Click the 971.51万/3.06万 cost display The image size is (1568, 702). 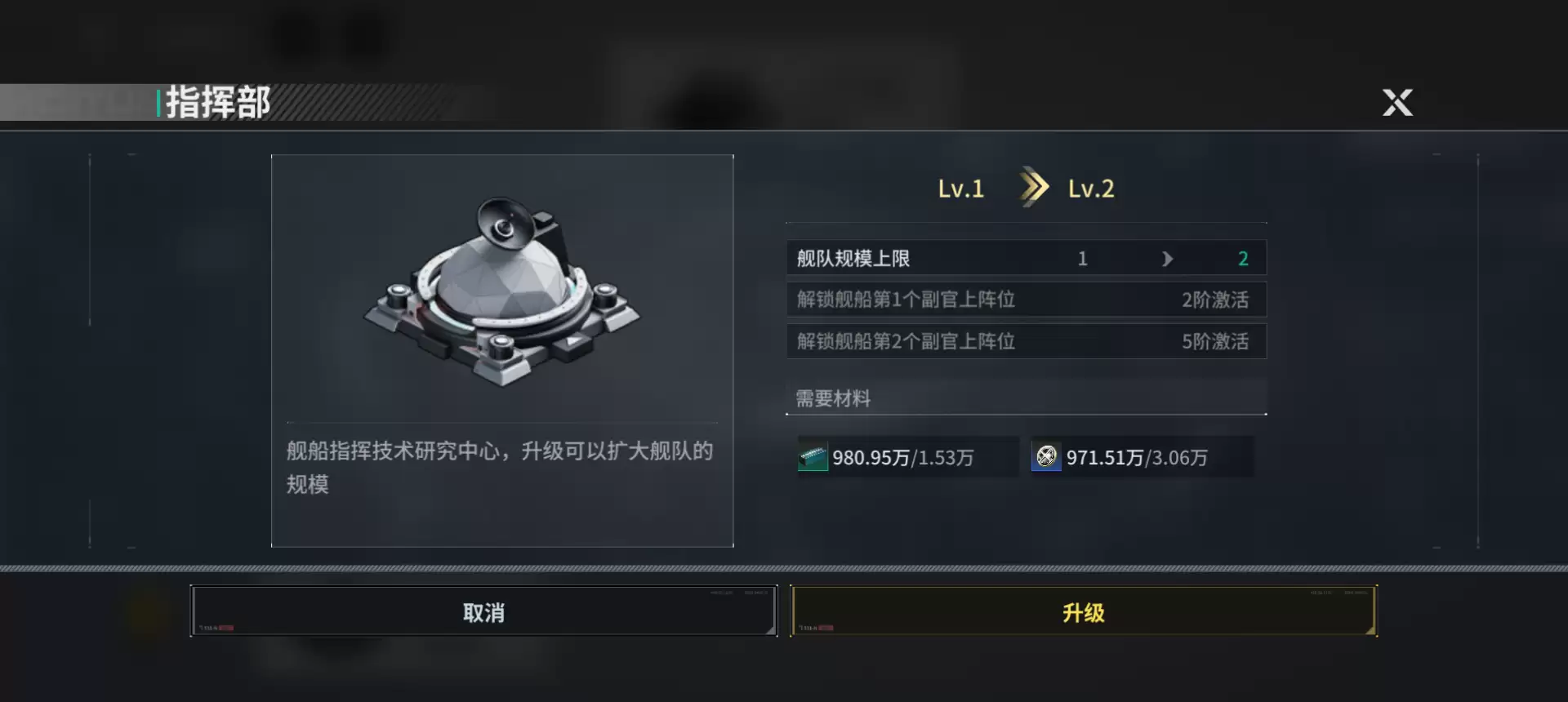pos(1139,457)
